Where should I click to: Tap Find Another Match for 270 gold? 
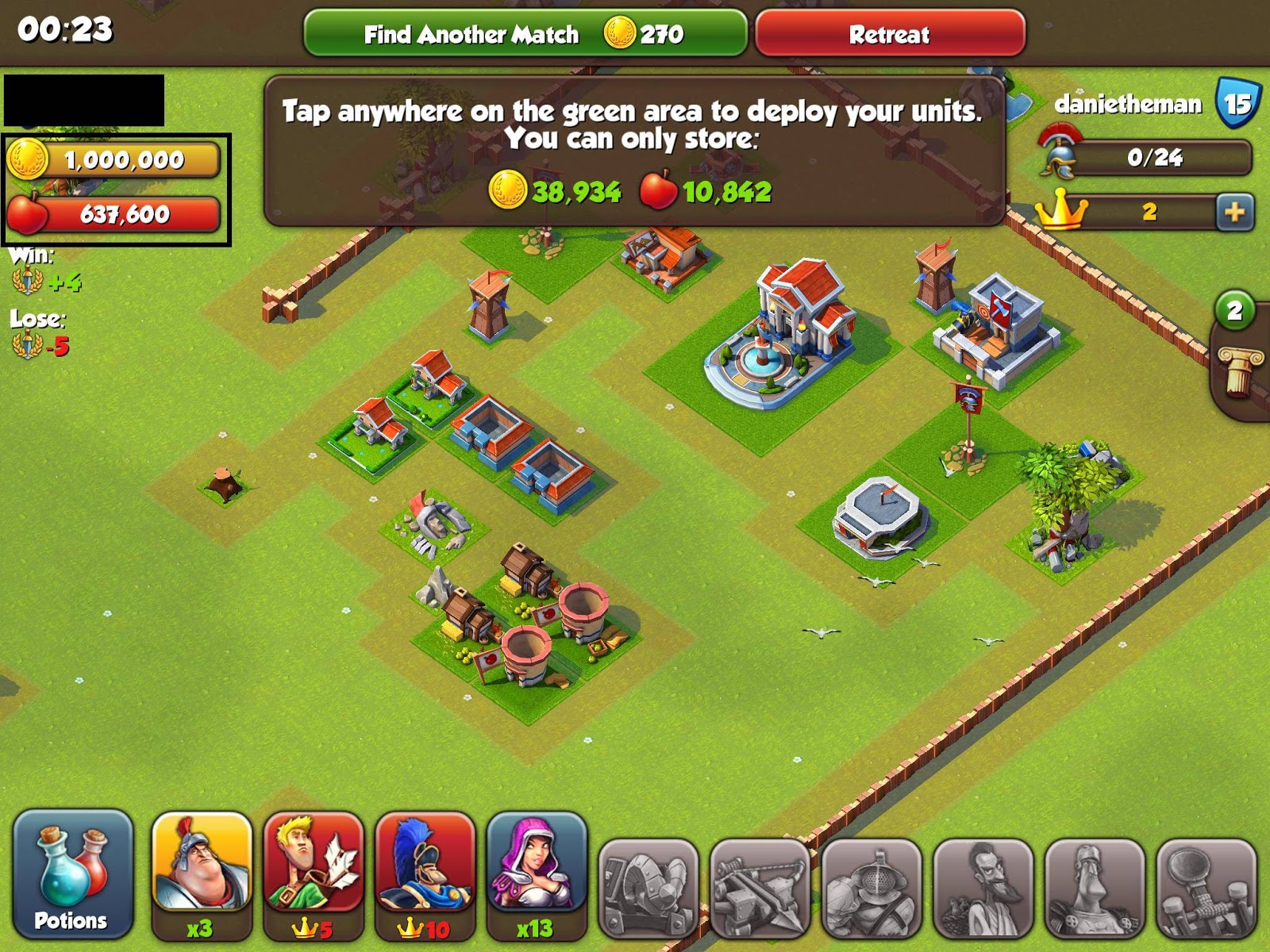(x=524, y=35)
